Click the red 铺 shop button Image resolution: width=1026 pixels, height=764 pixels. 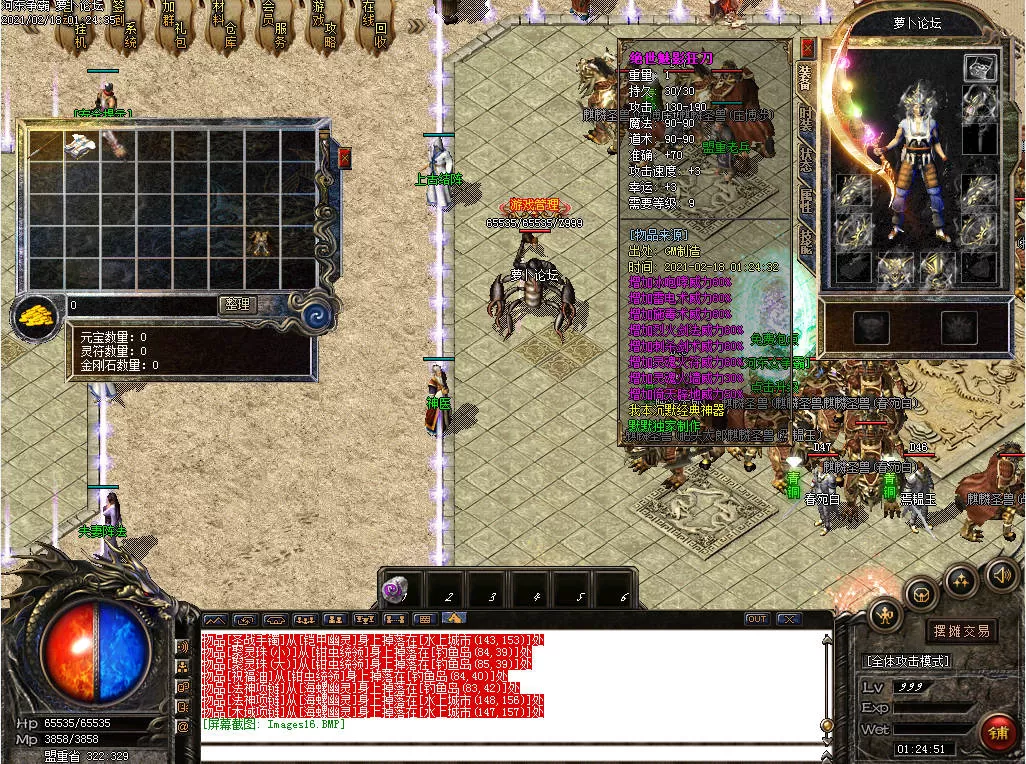(995, 731)
